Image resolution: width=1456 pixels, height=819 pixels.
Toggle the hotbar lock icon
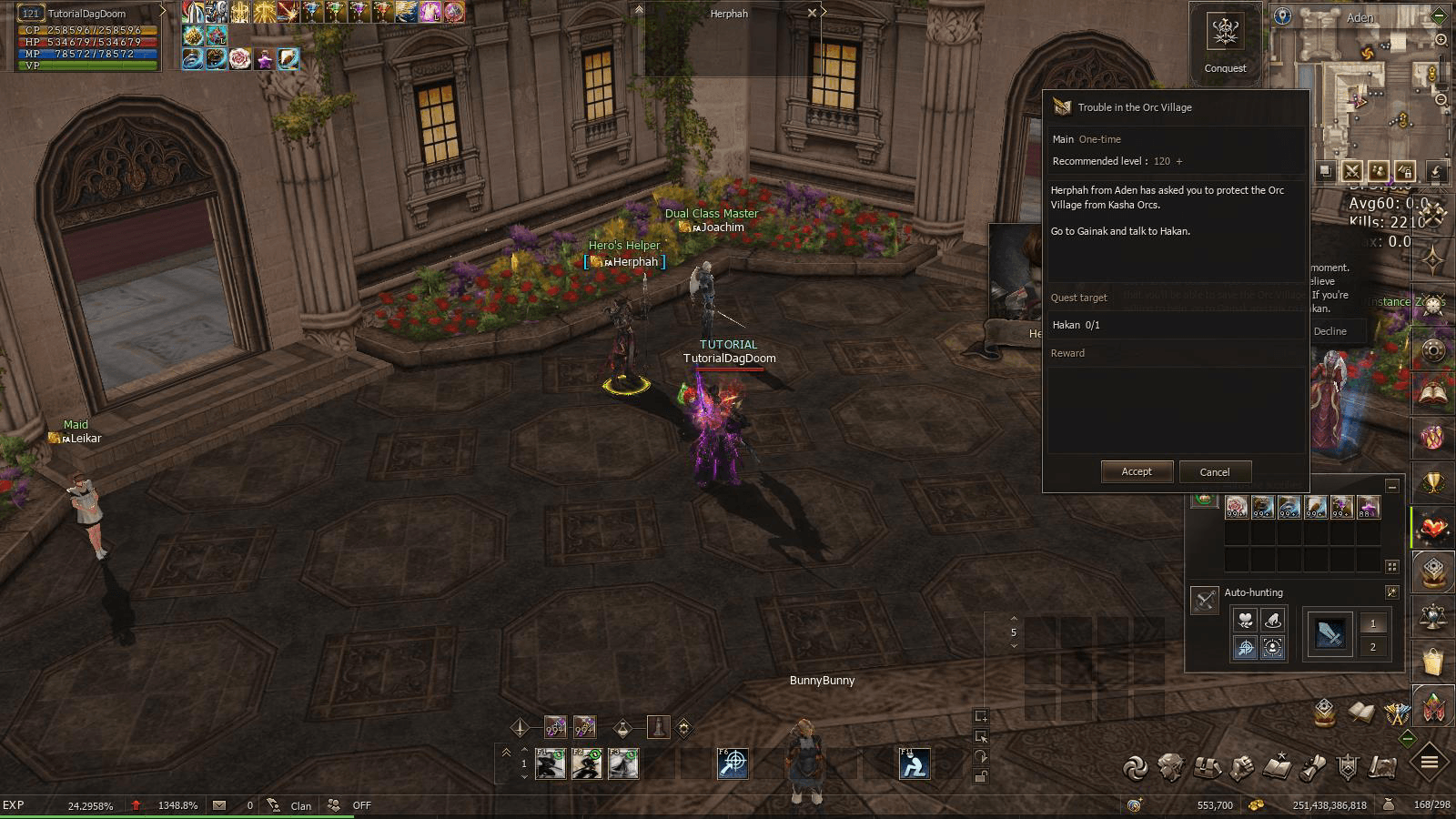pos(980,776)
